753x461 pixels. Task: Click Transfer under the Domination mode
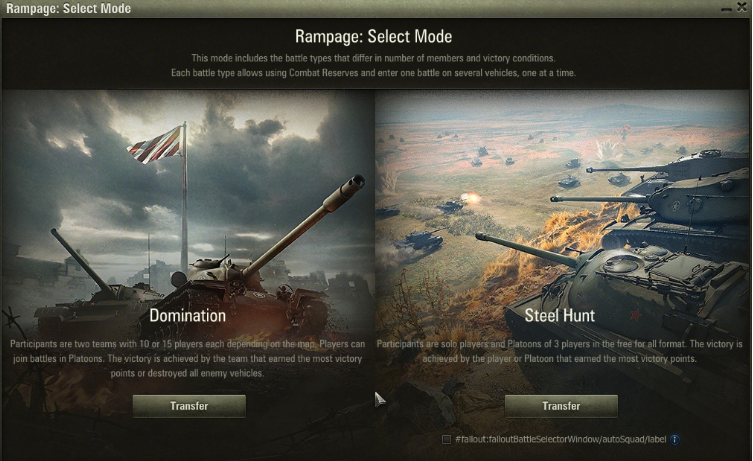pyautogui.click(x=189, y=406)
